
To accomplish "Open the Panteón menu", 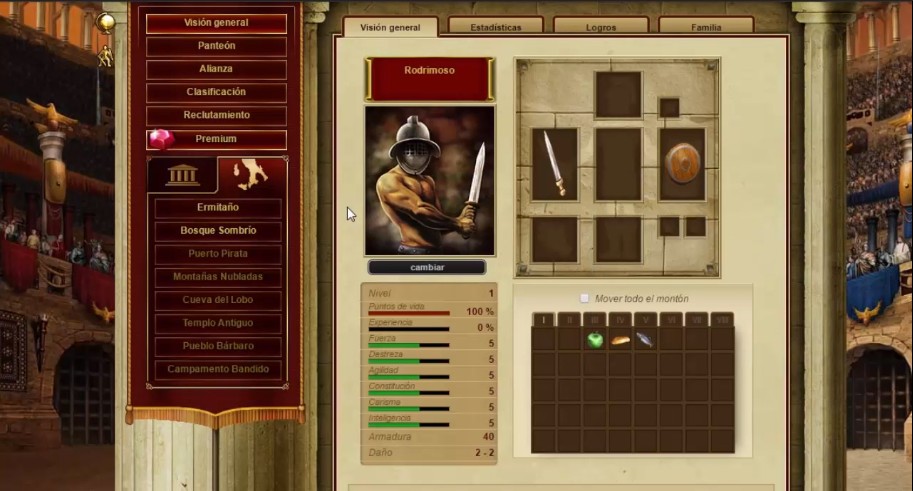I will (216, 46).
